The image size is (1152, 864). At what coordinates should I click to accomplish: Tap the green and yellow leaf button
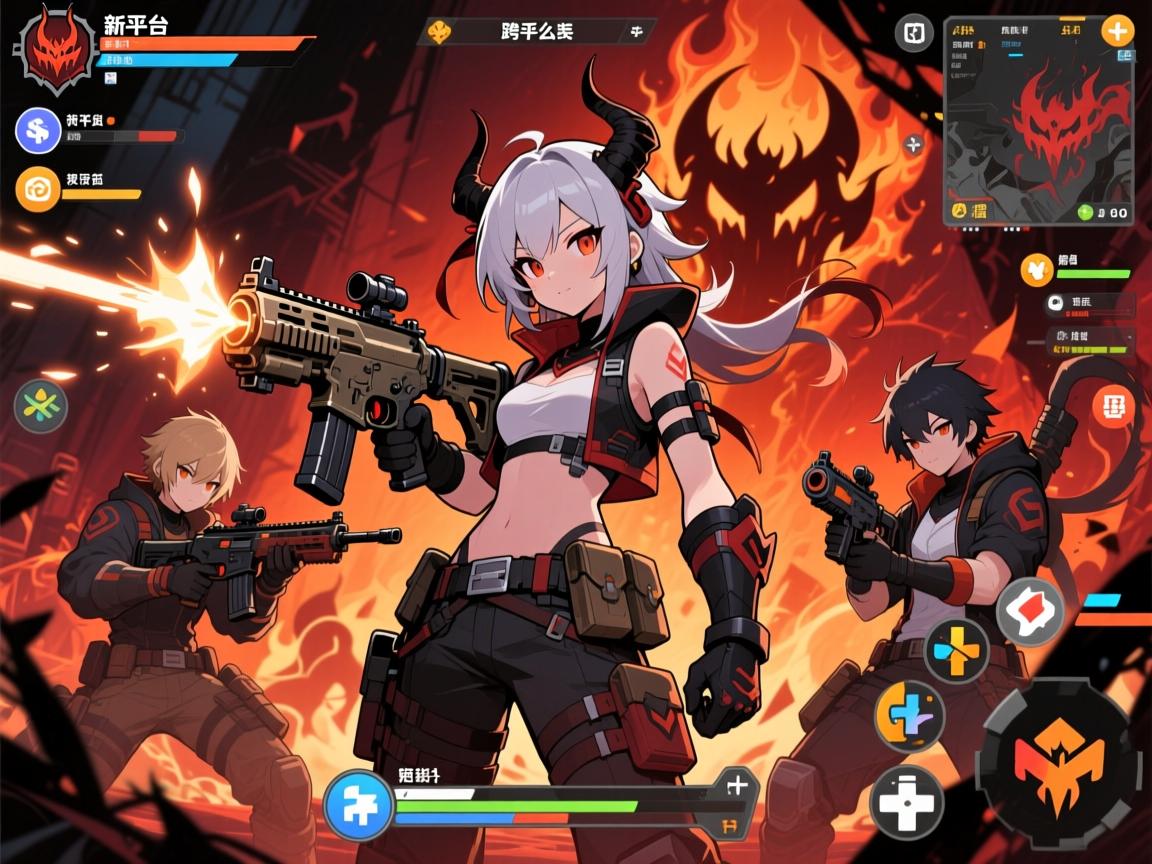point(40,406)
